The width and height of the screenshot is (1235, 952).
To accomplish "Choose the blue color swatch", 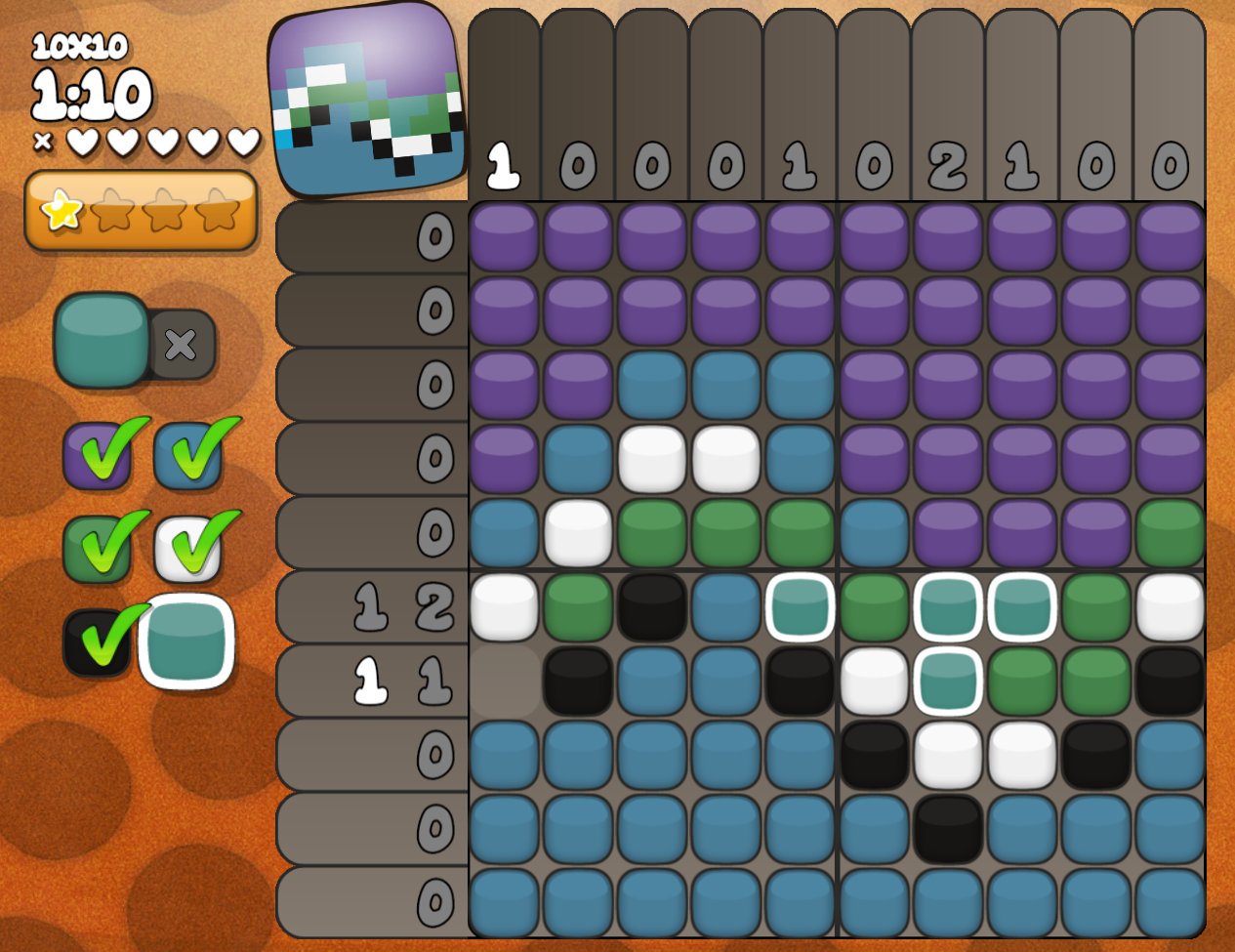I will click(x=186, y=456).
